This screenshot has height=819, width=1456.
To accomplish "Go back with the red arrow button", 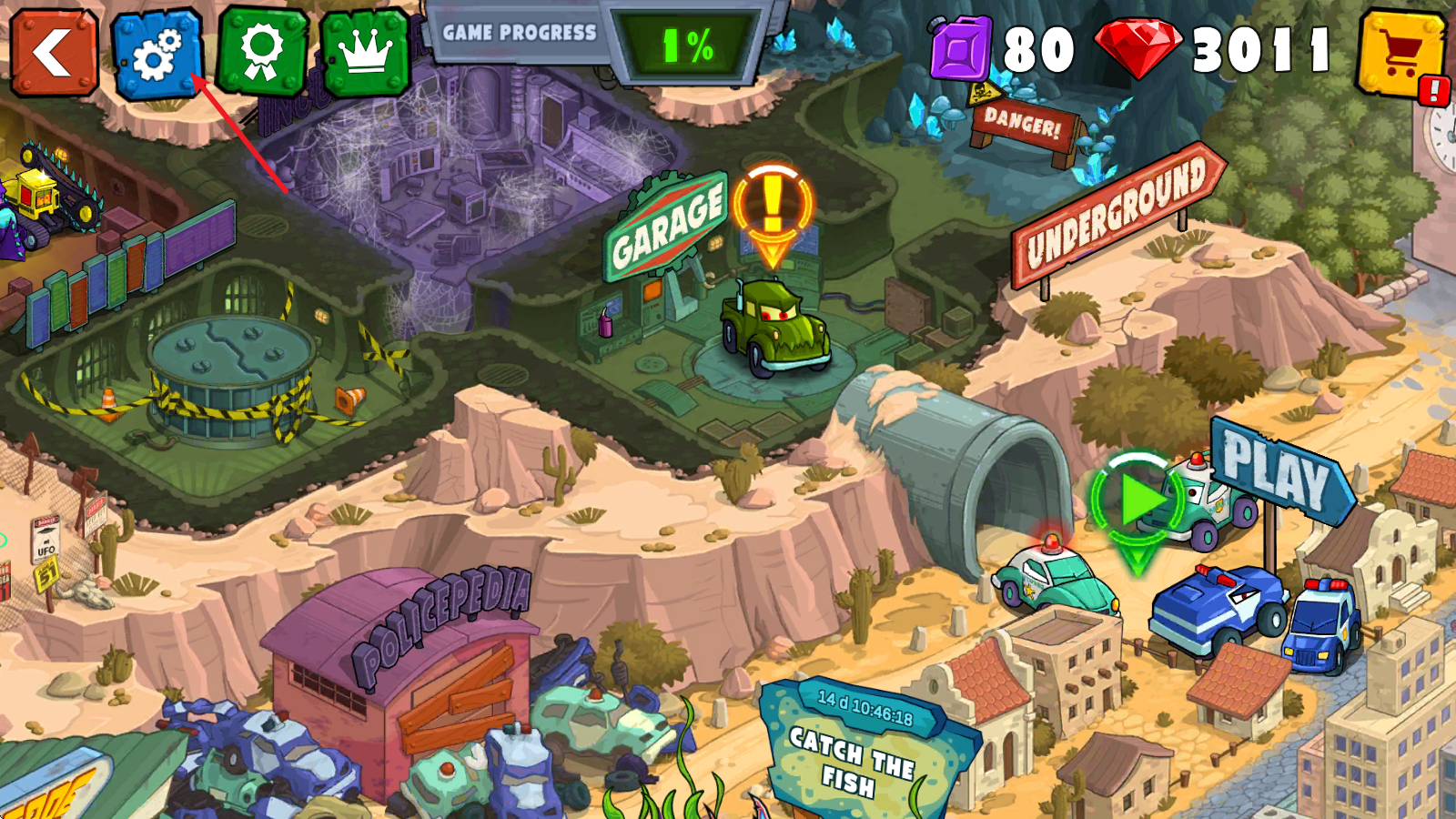I will pyautogui.click(x=54, y=52).
